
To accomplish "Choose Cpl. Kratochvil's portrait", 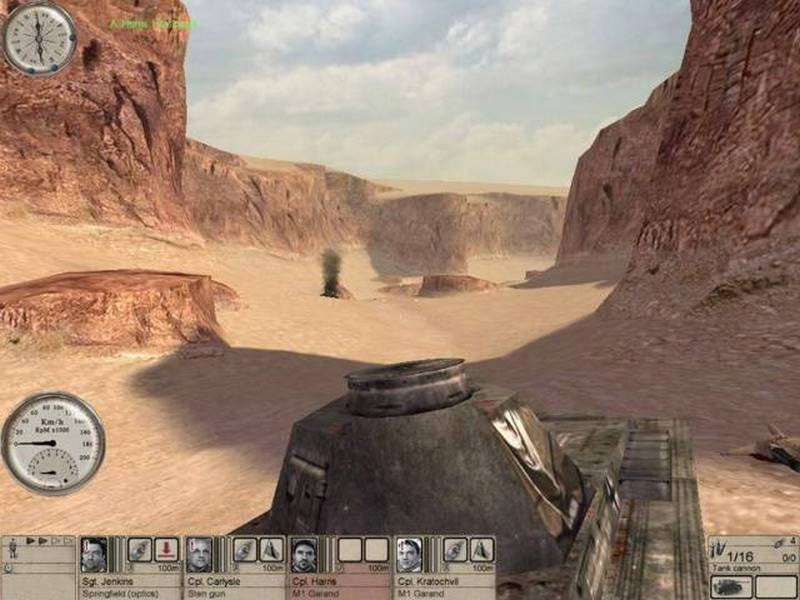I will click(x=409, y=553).
